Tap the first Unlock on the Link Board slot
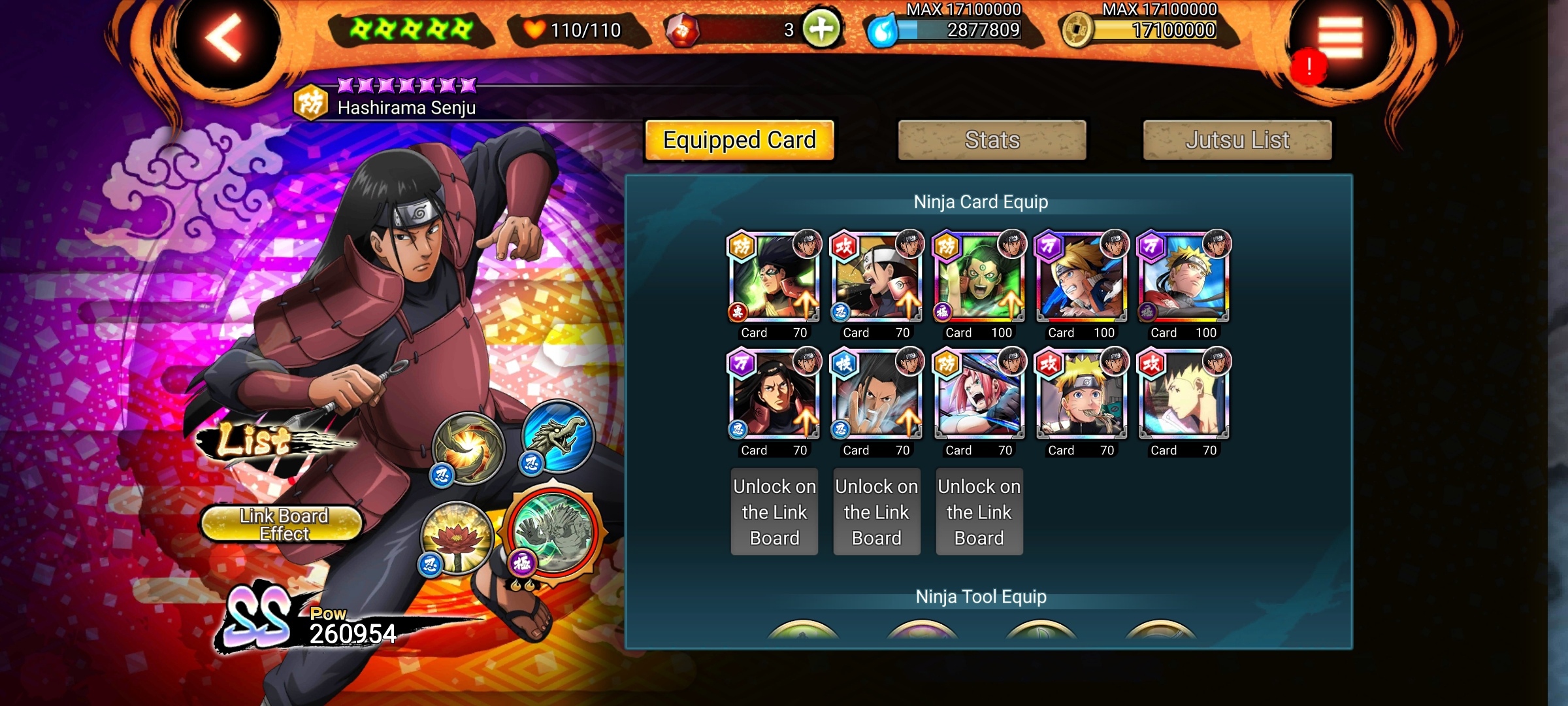 774,511
